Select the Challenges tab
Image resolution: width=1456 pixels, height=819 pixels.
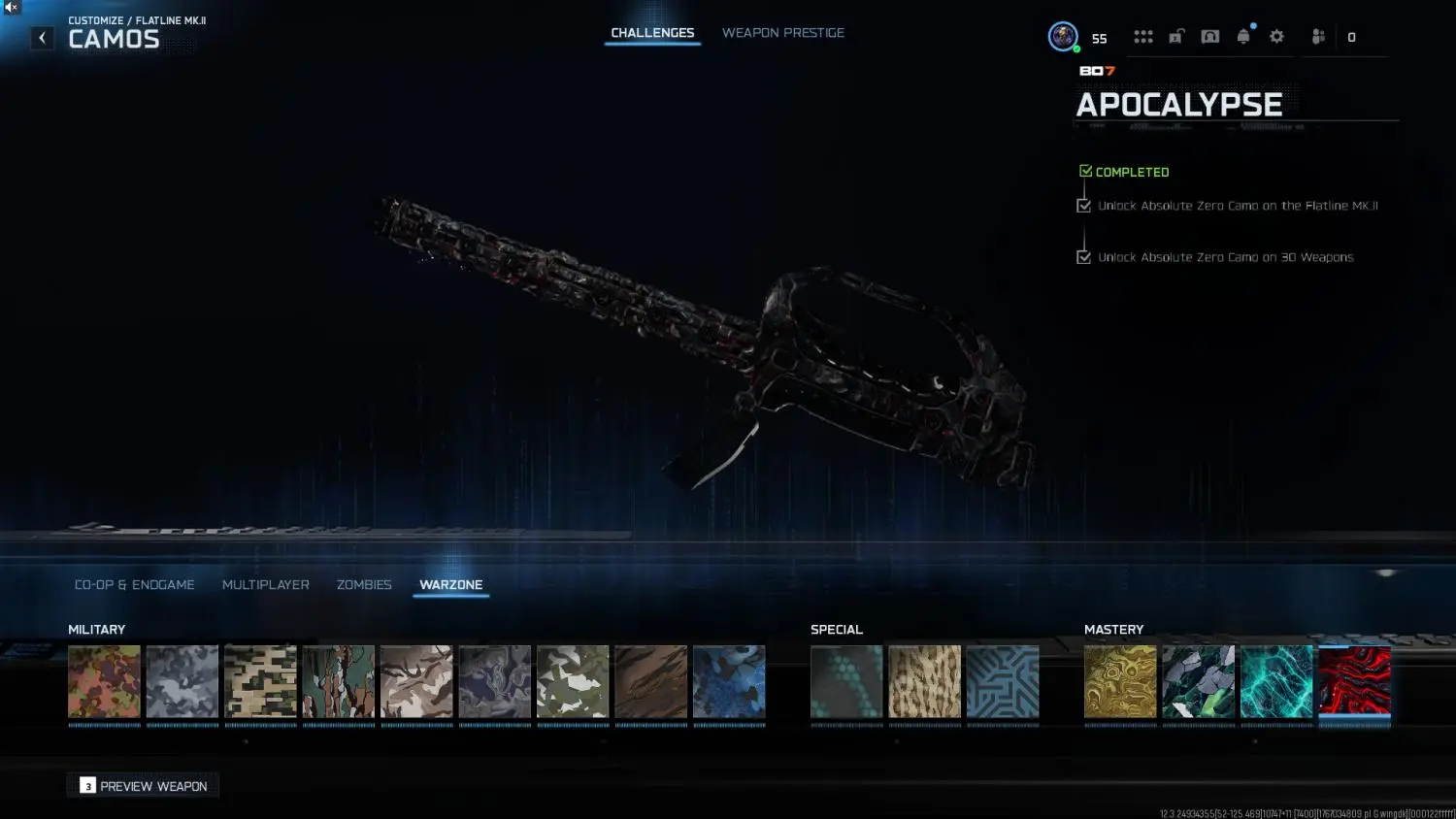(652, 32)
